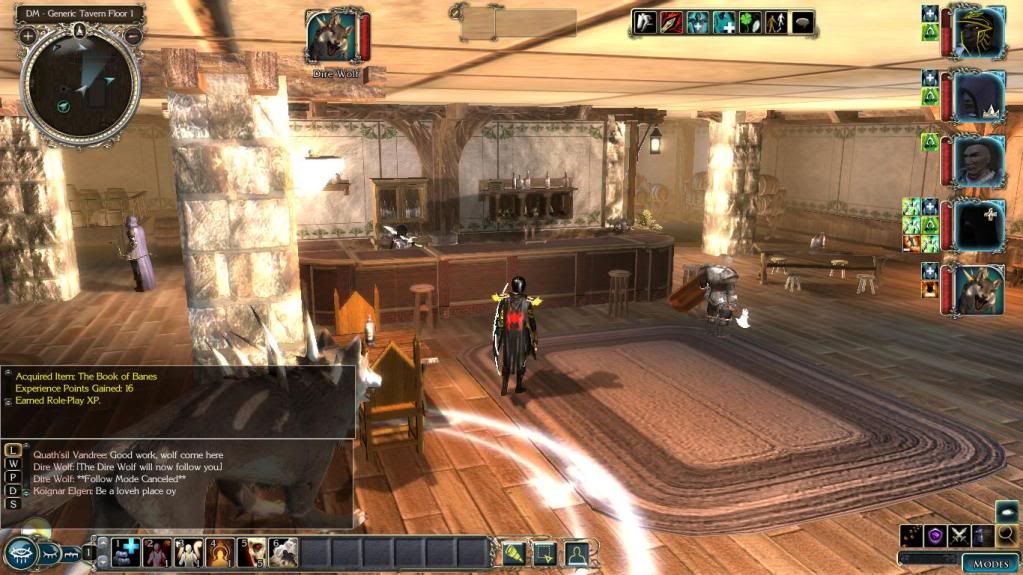Click the circular minimap

tap(80, 88)
